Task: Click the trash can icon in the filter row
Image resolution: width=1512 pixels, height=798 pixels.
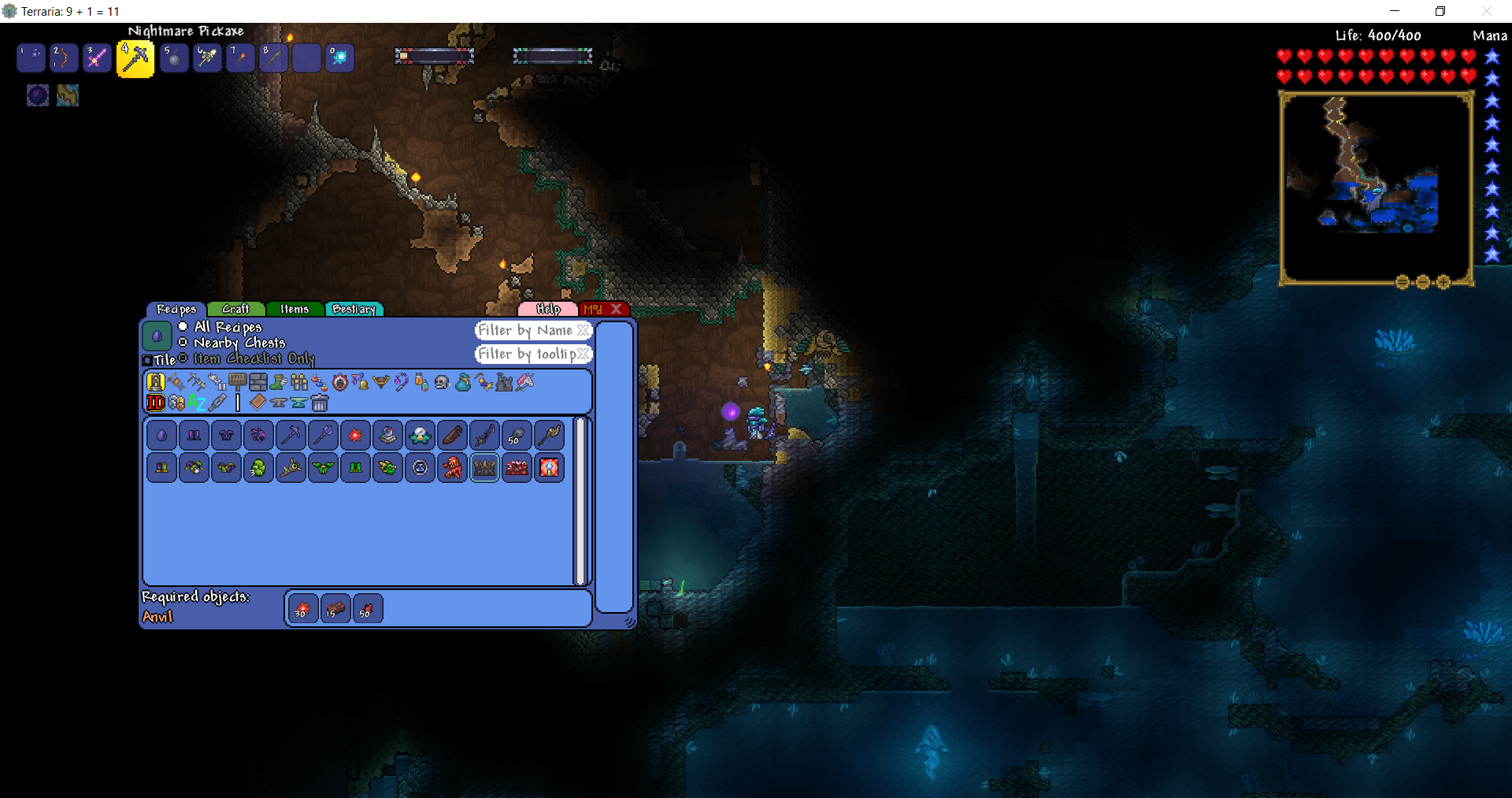Action: (321, 404)
